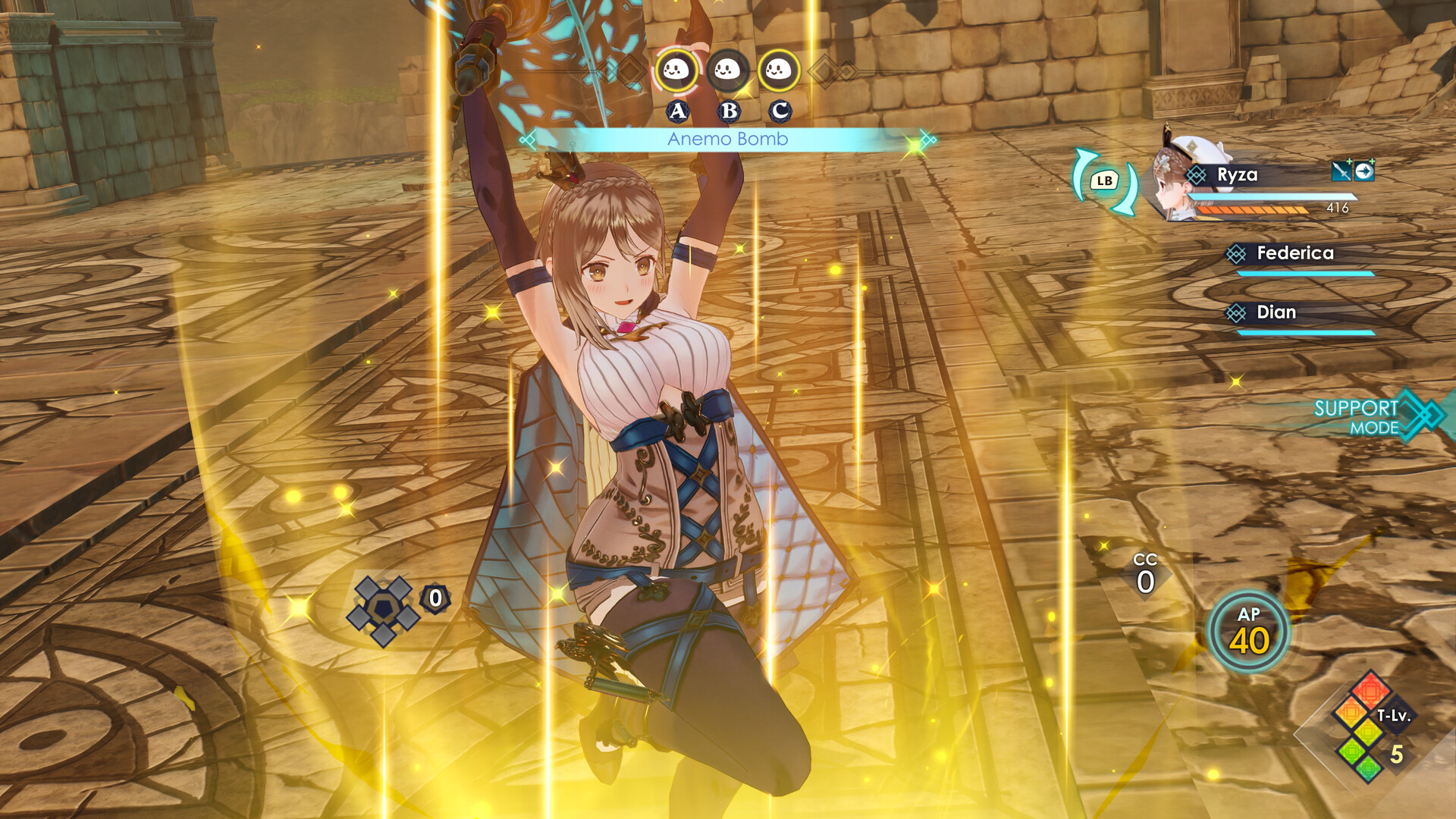Expand the Anemo Bomb skill banner

point(726,140)
